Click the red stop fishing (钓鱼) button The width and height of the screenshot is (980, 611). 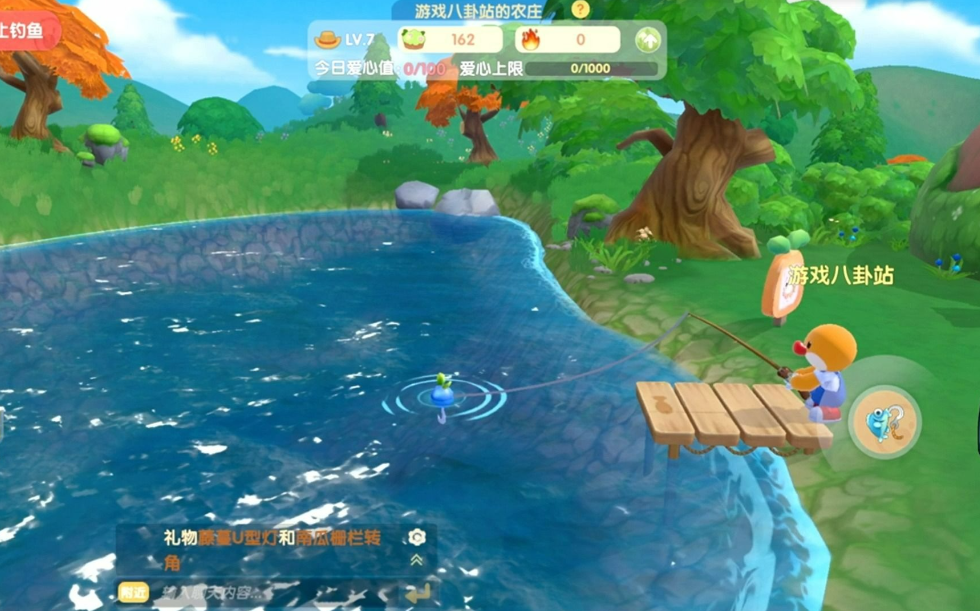[x=24, y=31]
